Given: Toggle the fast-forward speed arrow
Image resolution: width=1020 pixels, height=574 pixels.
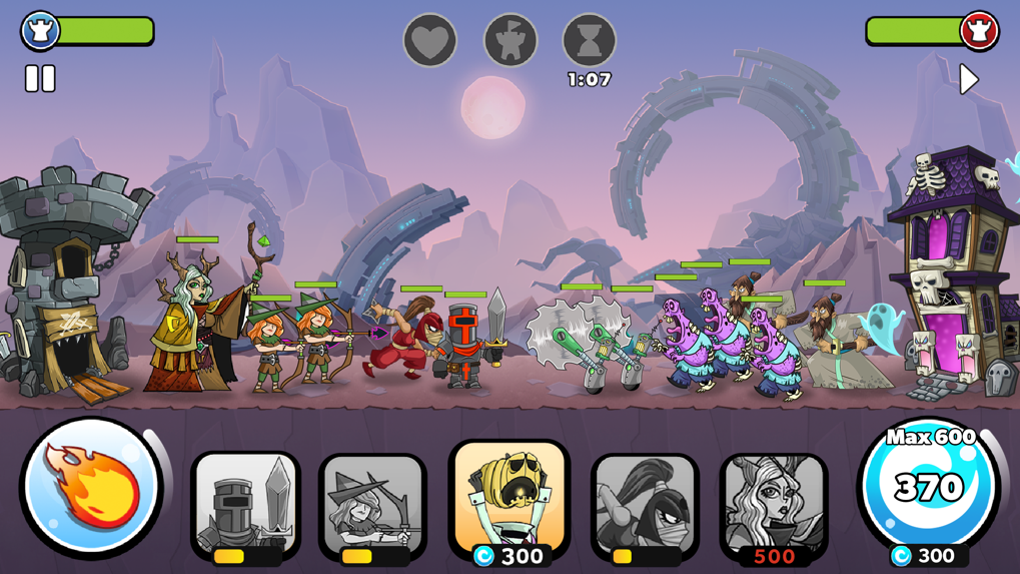Looking at the screenshot, I should click(x=968, y=79).
